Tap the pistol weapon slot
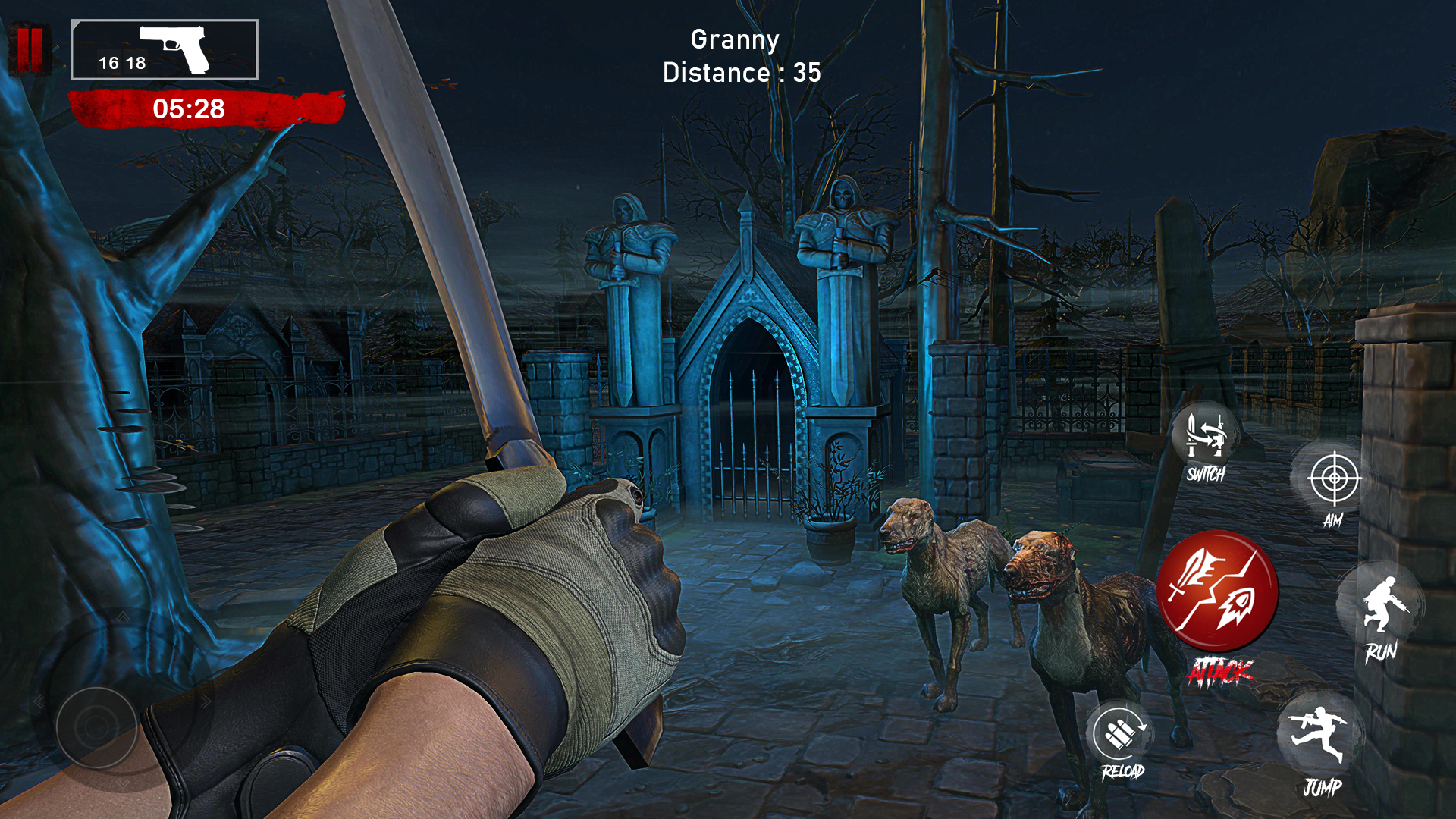 click(x=165, y=50)
